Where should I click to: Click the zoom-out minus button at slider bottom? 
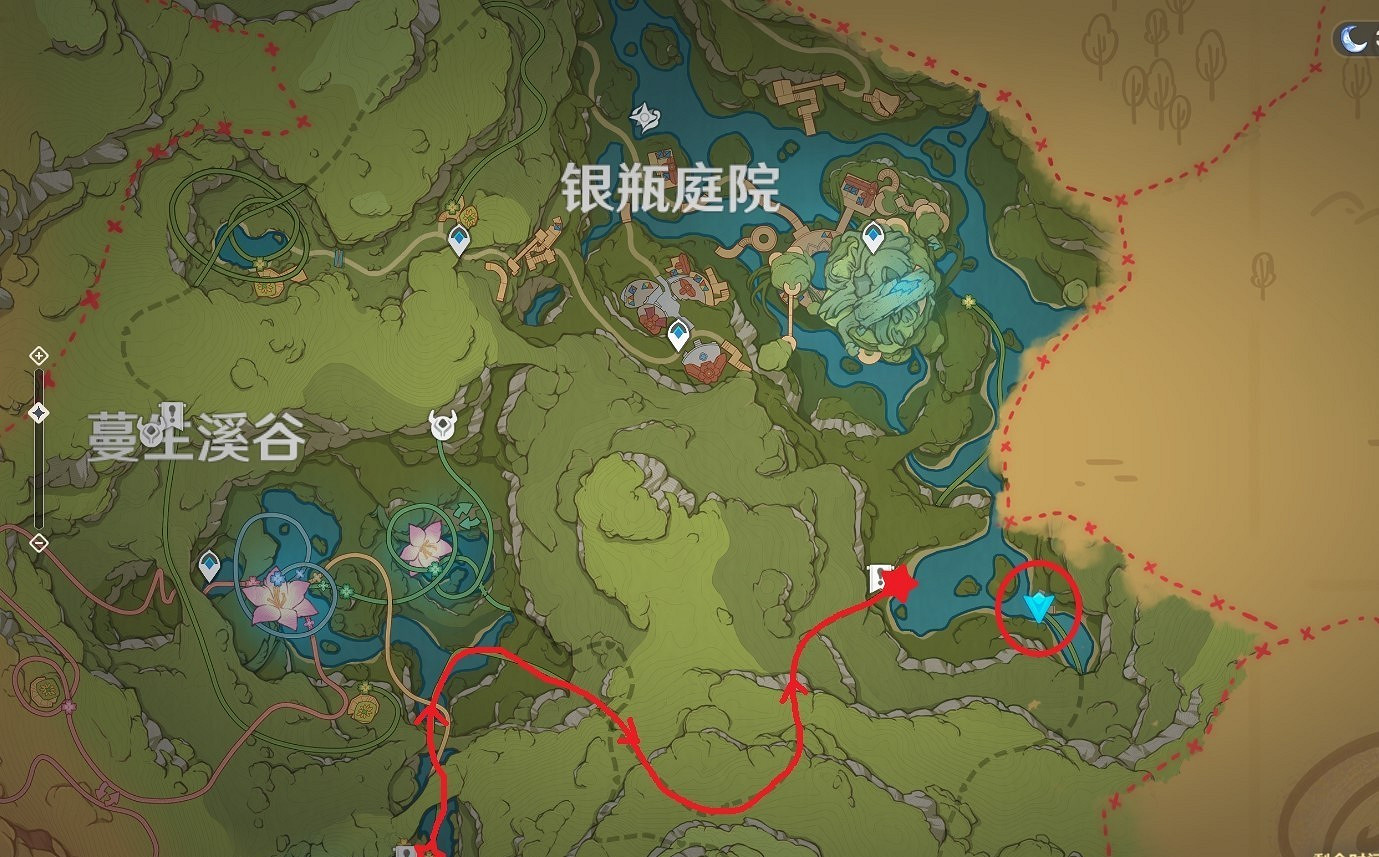(39, 543)
